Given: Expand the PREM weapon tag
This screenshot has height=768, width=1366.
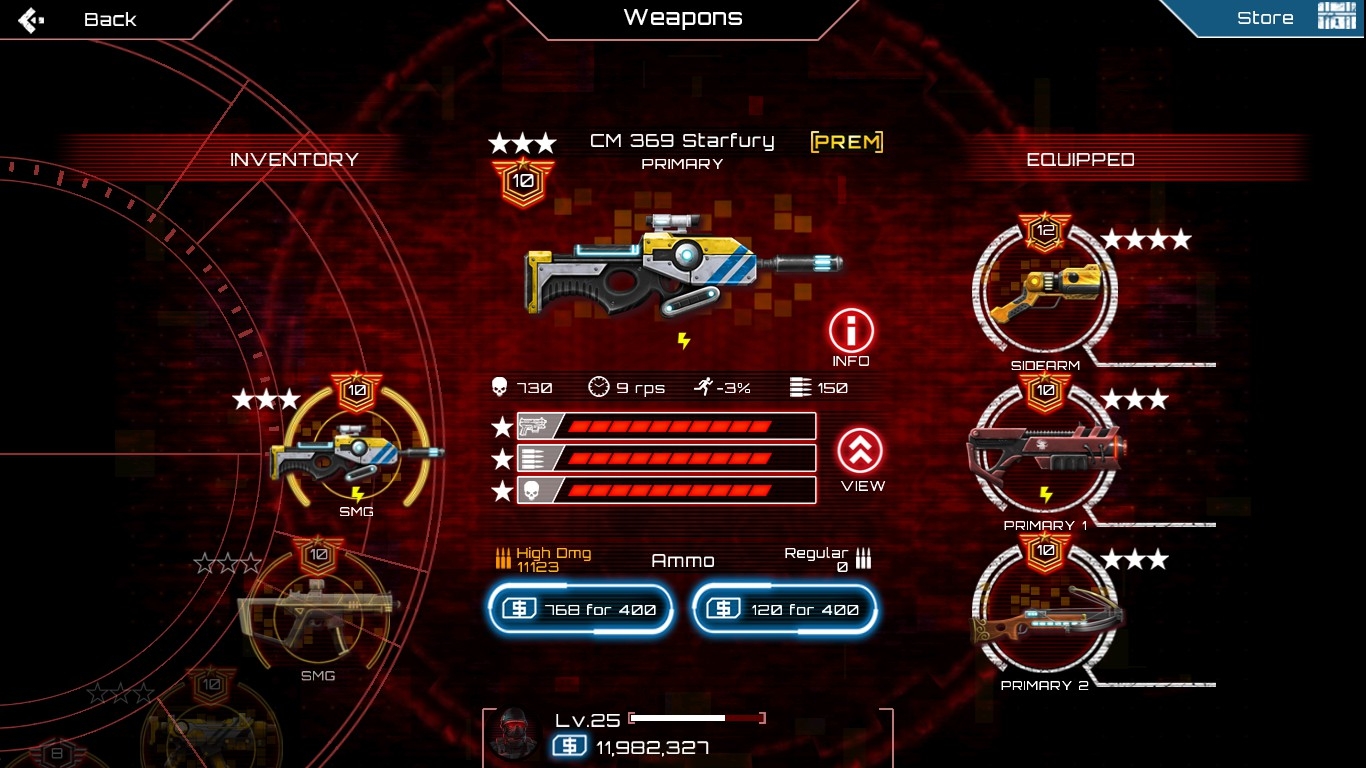Looking at the screenshot, I should point(846,141).
